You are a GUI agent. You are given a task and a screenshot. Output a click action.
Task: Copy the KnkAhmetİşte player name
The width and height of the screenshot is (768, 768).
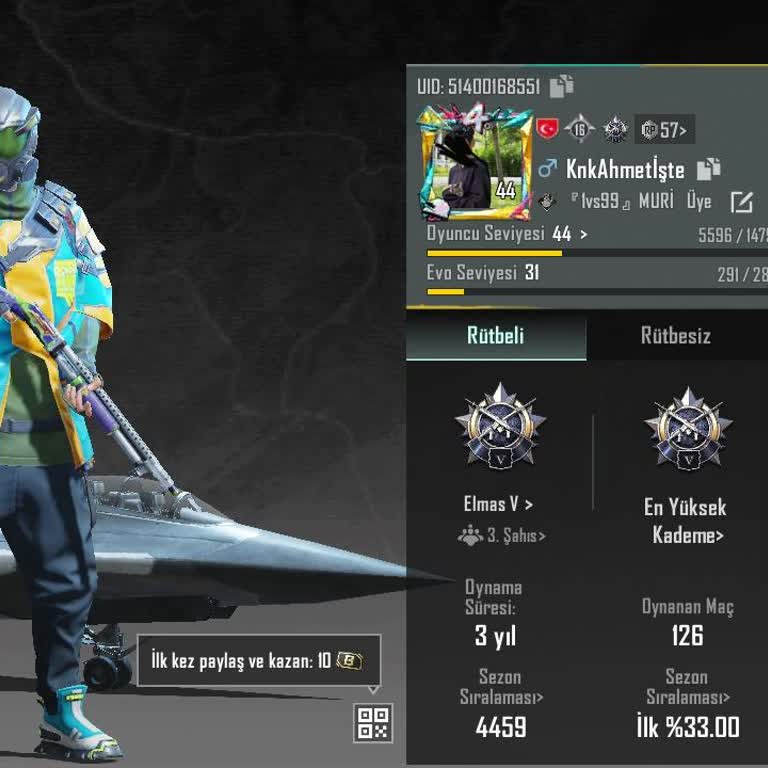709,169
